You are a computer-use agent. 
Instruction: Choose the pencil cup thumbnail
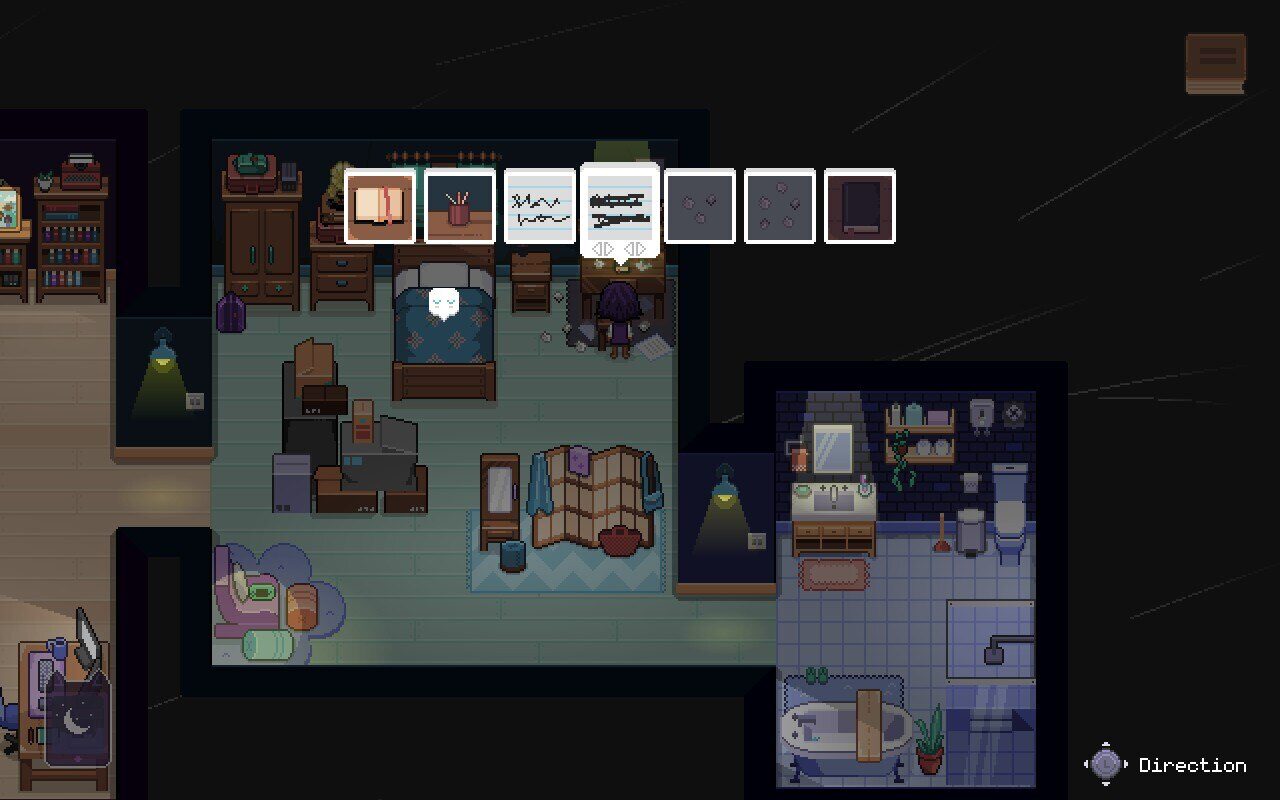point(460,206)
